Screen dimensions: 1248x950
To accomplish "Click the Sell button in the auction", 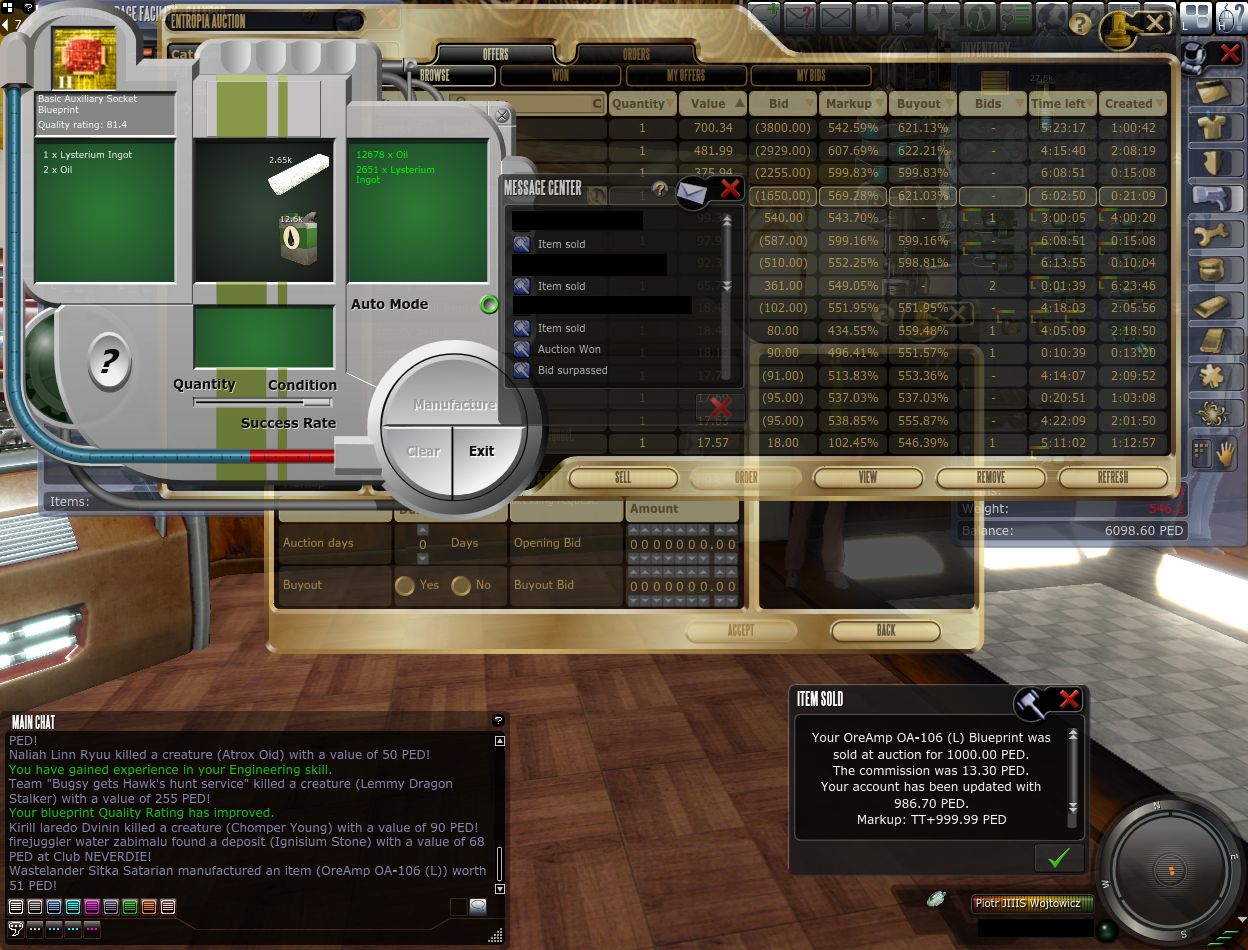I will click(623, 478).
